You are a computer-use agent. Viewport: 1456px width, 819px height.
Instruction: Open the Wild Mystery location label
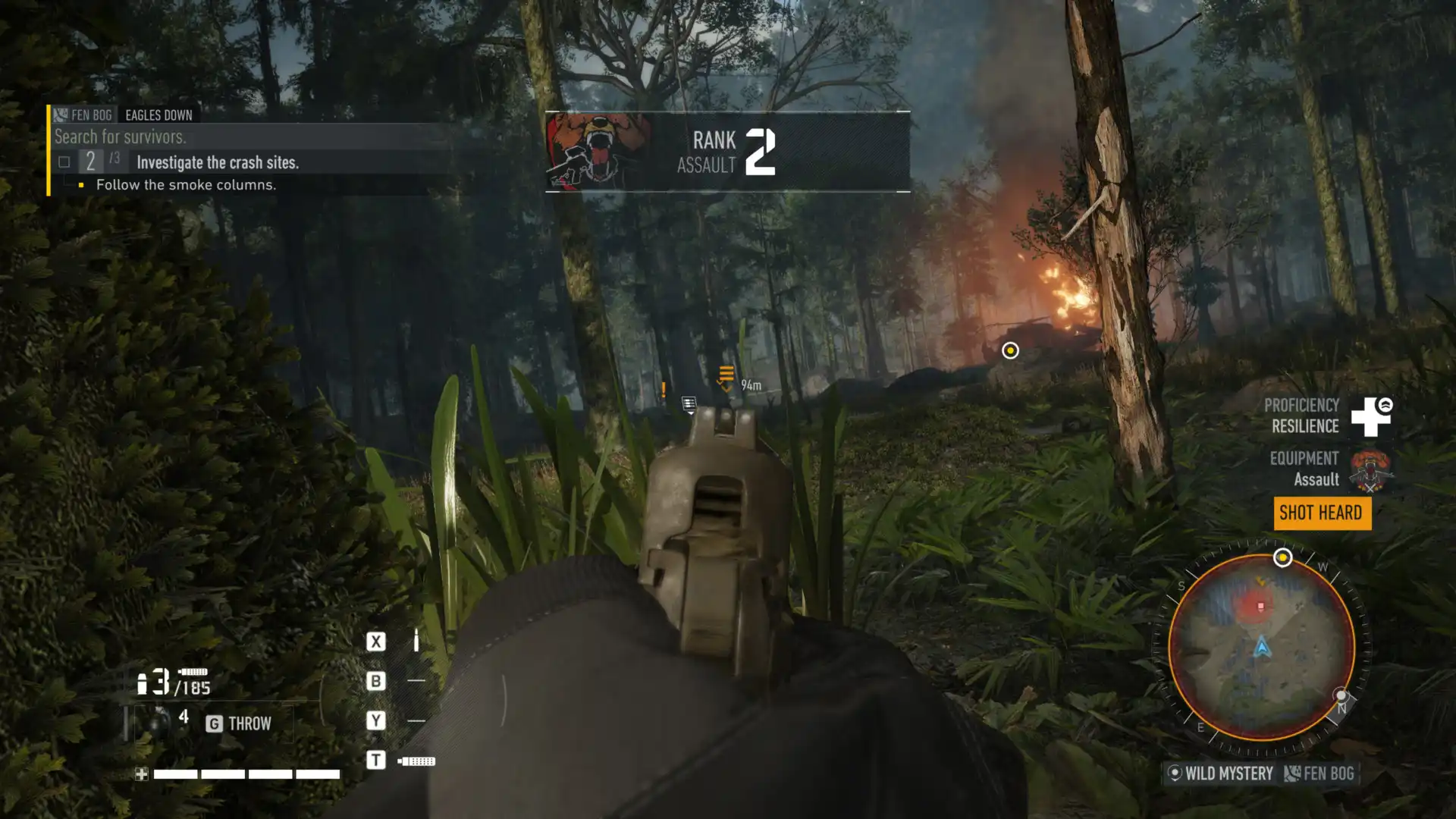tap(1221, 773)
